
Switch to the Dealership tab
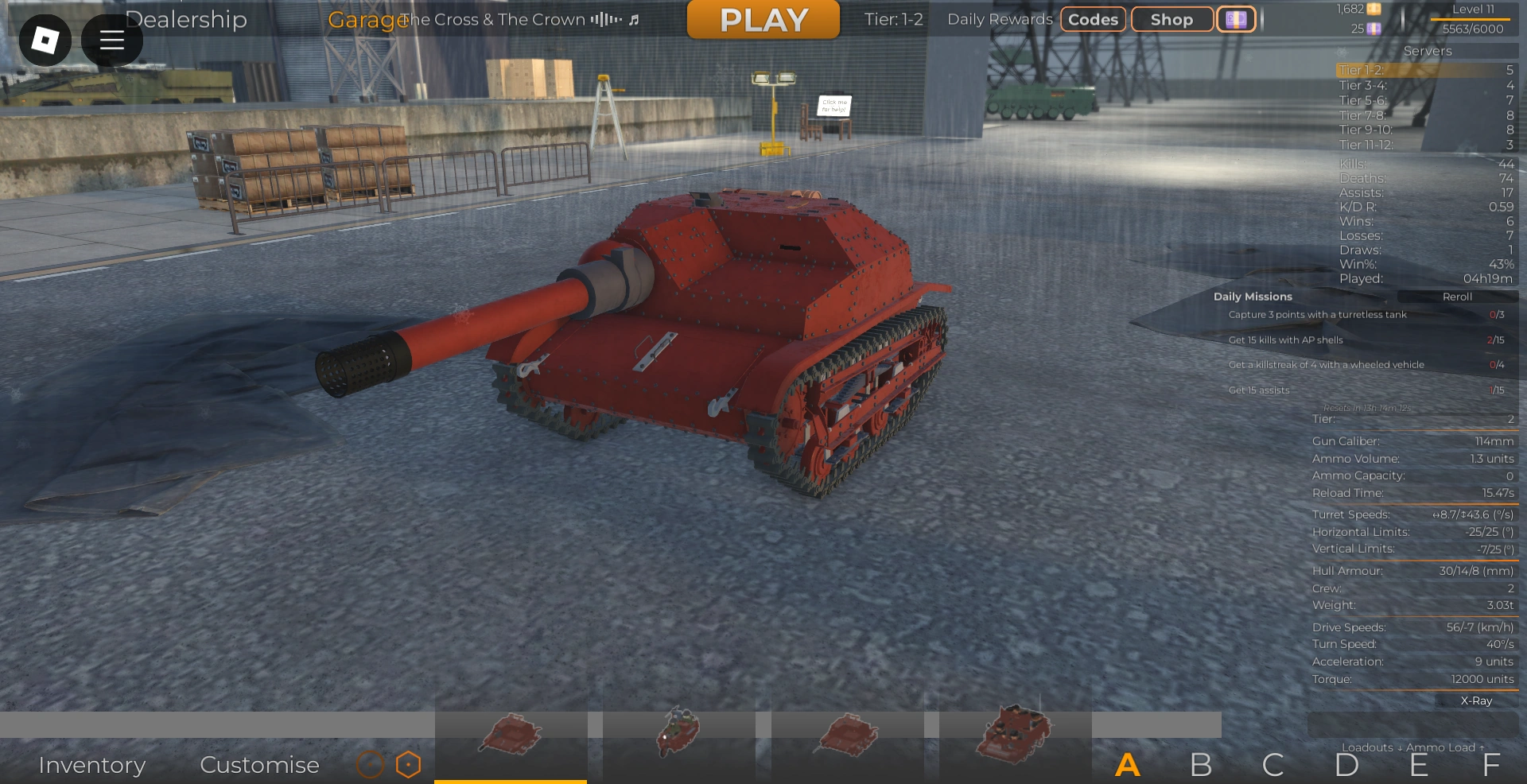point(187,20)
